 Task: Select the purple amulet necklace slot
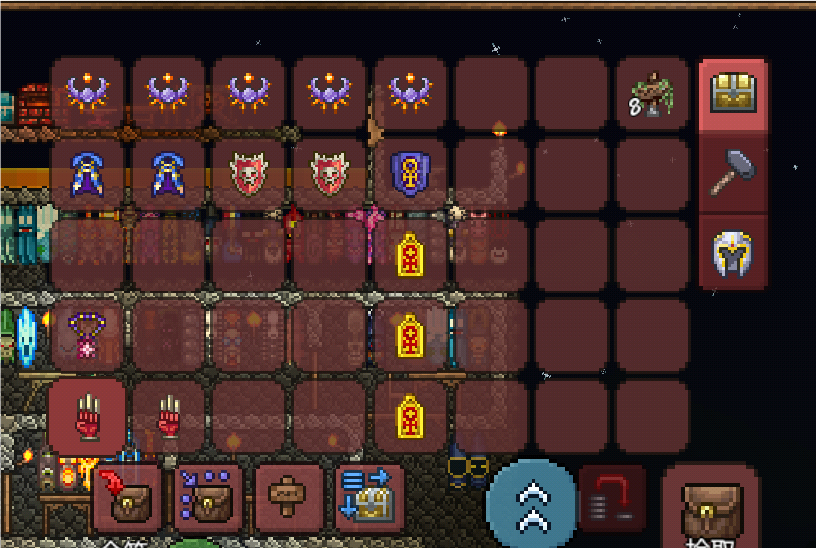88,335
